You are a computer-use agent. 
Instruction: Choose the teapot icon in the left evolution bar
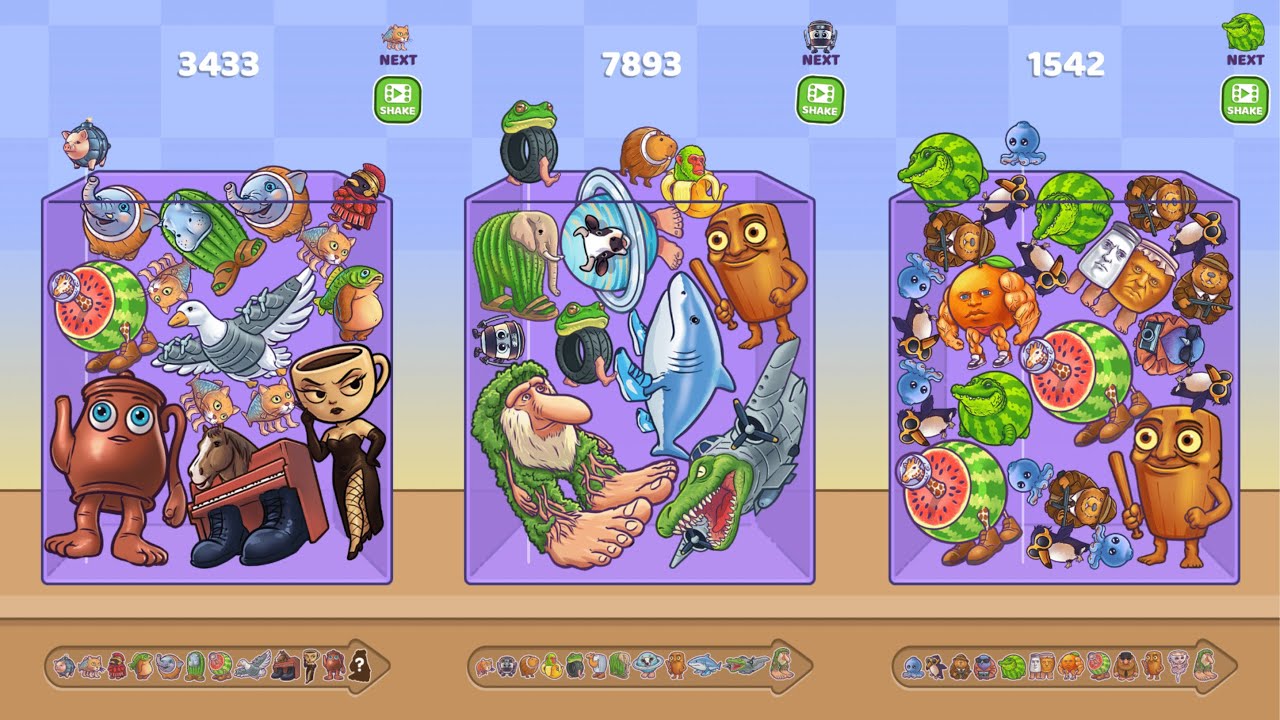334,666
